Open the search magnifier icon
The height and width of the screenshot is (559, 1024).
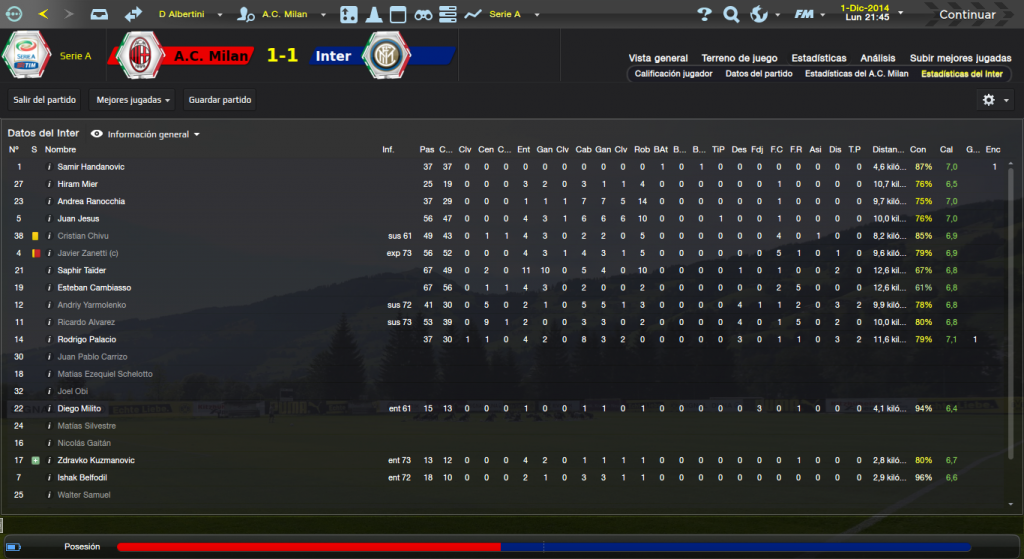[731, 15]
